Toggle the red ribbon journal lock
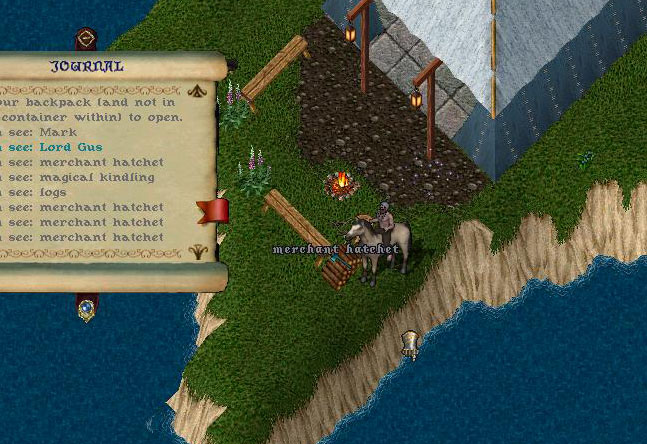The height and width of the screenshot is (444, 647). (213, 211)
